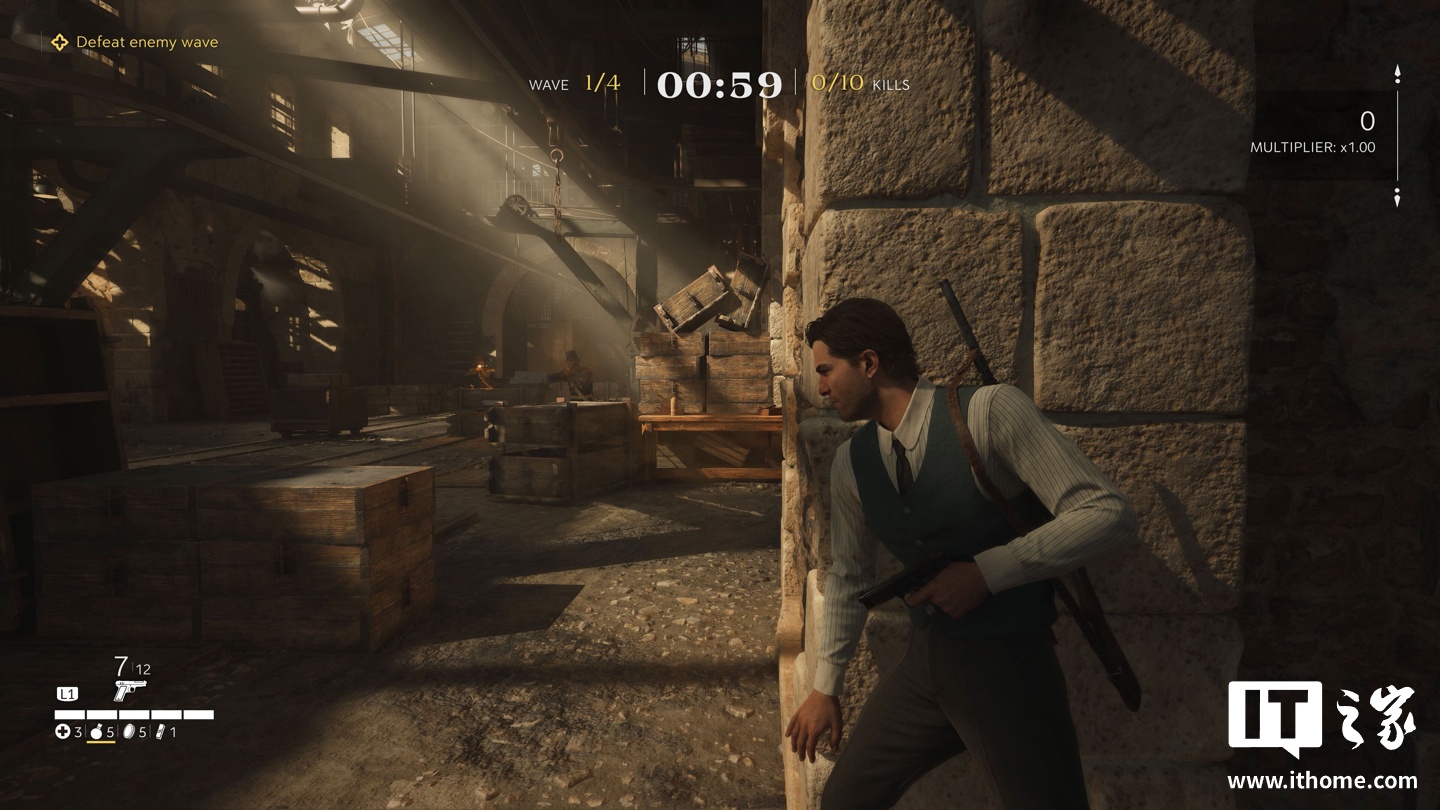The width and height of the screenshot is (1440, 810).
Task: Pick the coin throwable icon
Action: 128,732
